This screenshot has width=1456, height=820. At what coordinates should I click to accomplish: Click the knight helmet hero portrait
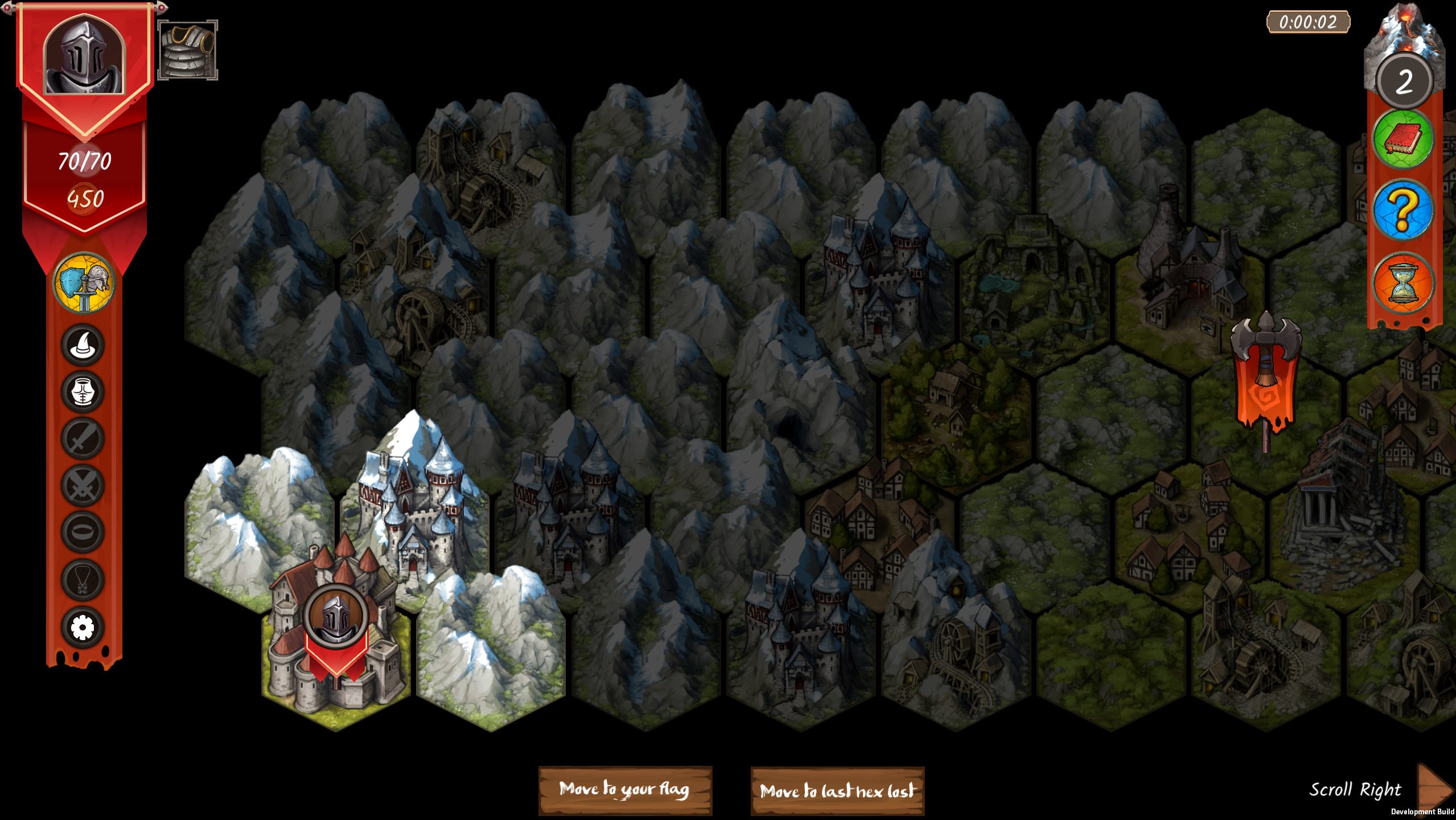pos(84,56)
